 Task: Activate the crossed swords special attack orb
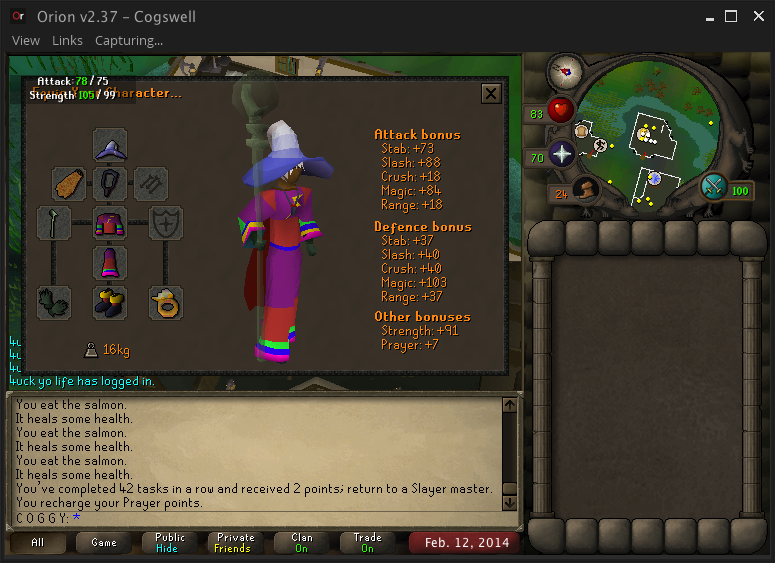[x=715, y=187]
